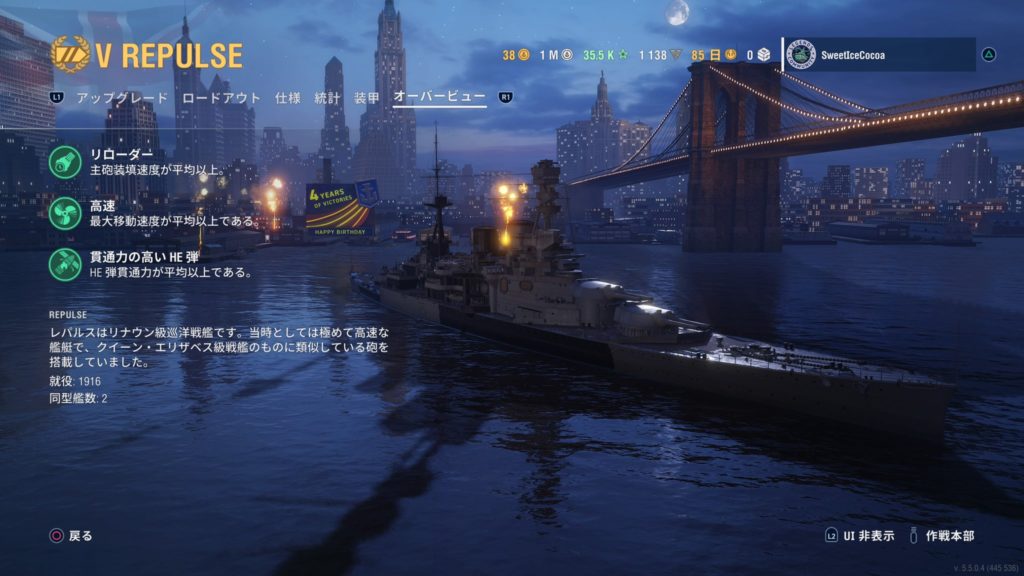Open the SweetIceCocoa player profile
This screenshot has width=1024, height=576.
(879, 55)
